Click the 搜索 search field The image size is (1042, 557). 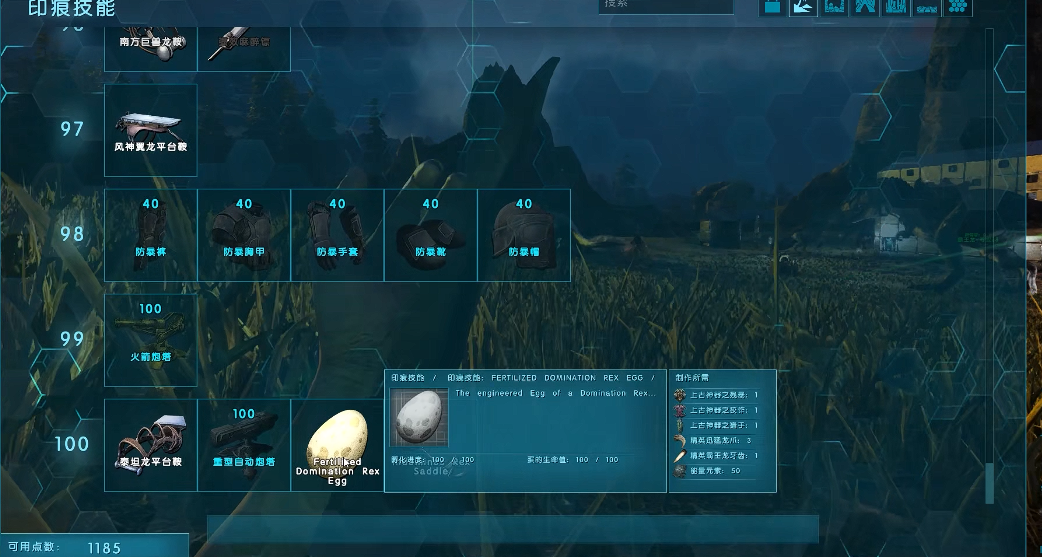[x=665, y=6]
